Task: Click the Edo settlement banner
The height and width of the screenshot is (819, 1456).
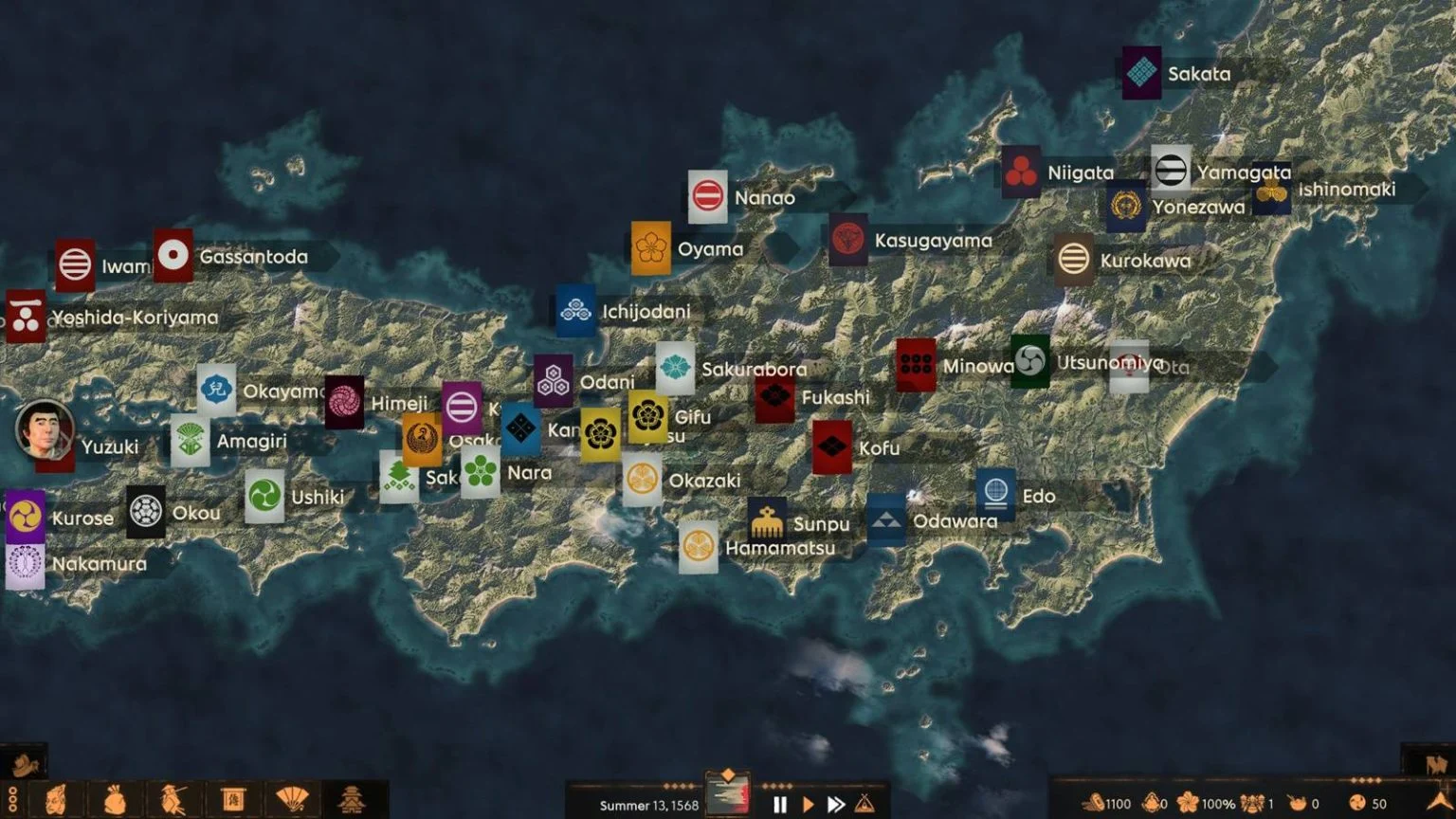Action: tap(996, 495)
